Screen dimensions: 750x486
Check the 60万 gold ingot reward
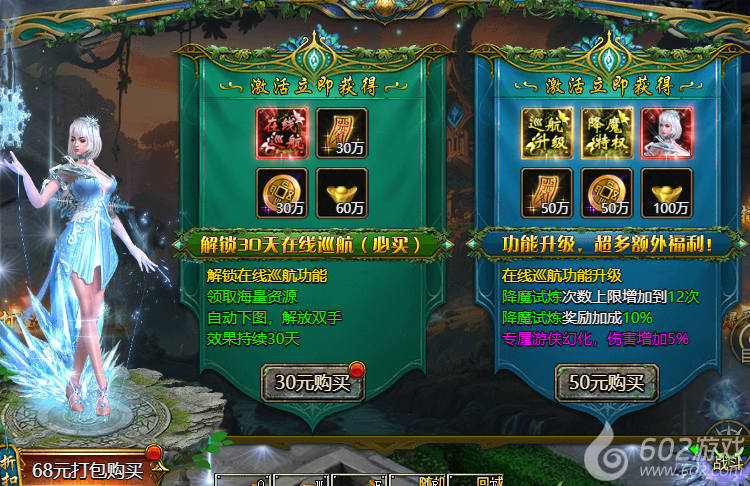point(341,193)
